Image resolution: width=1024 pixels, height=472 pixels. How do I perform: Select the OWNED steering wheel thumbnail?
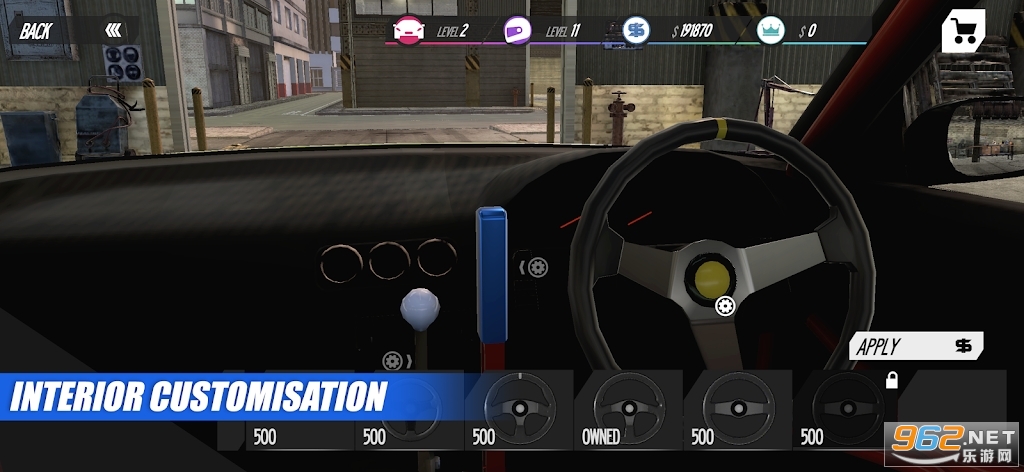[627, 410]
